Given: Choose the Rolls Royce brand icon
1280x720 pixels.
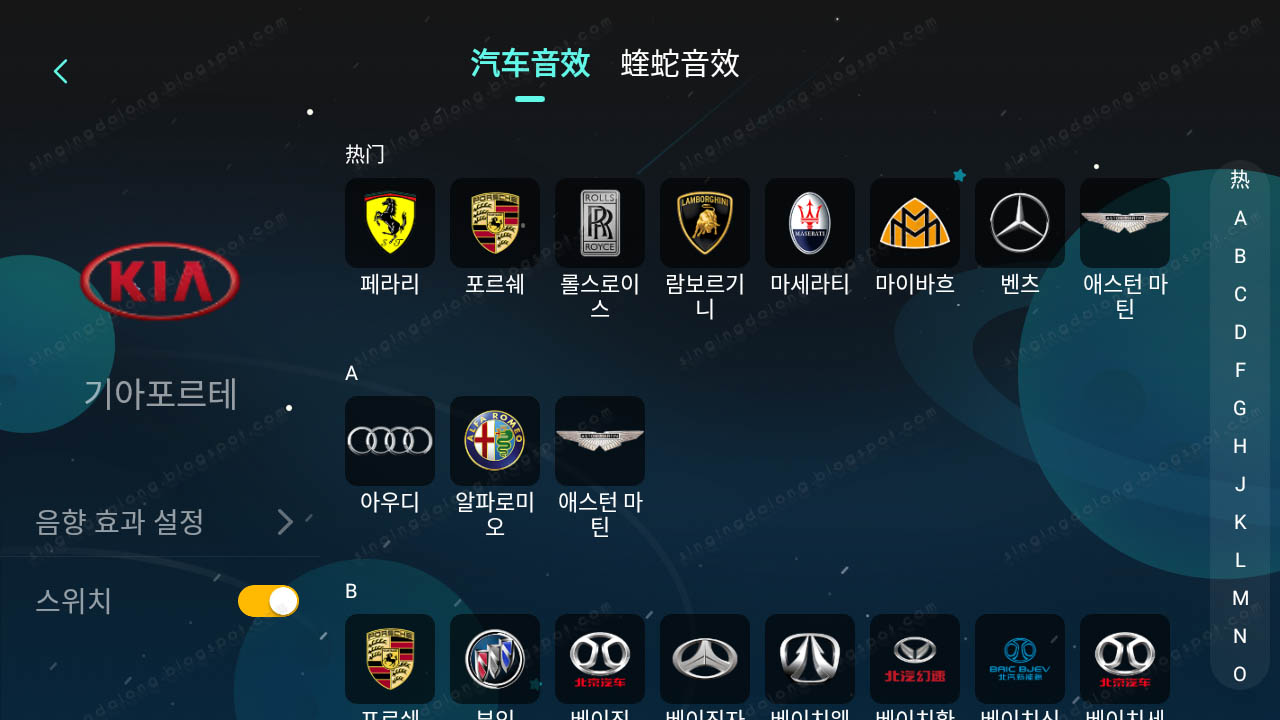Looking at the screenshot, I should point(600,222).
